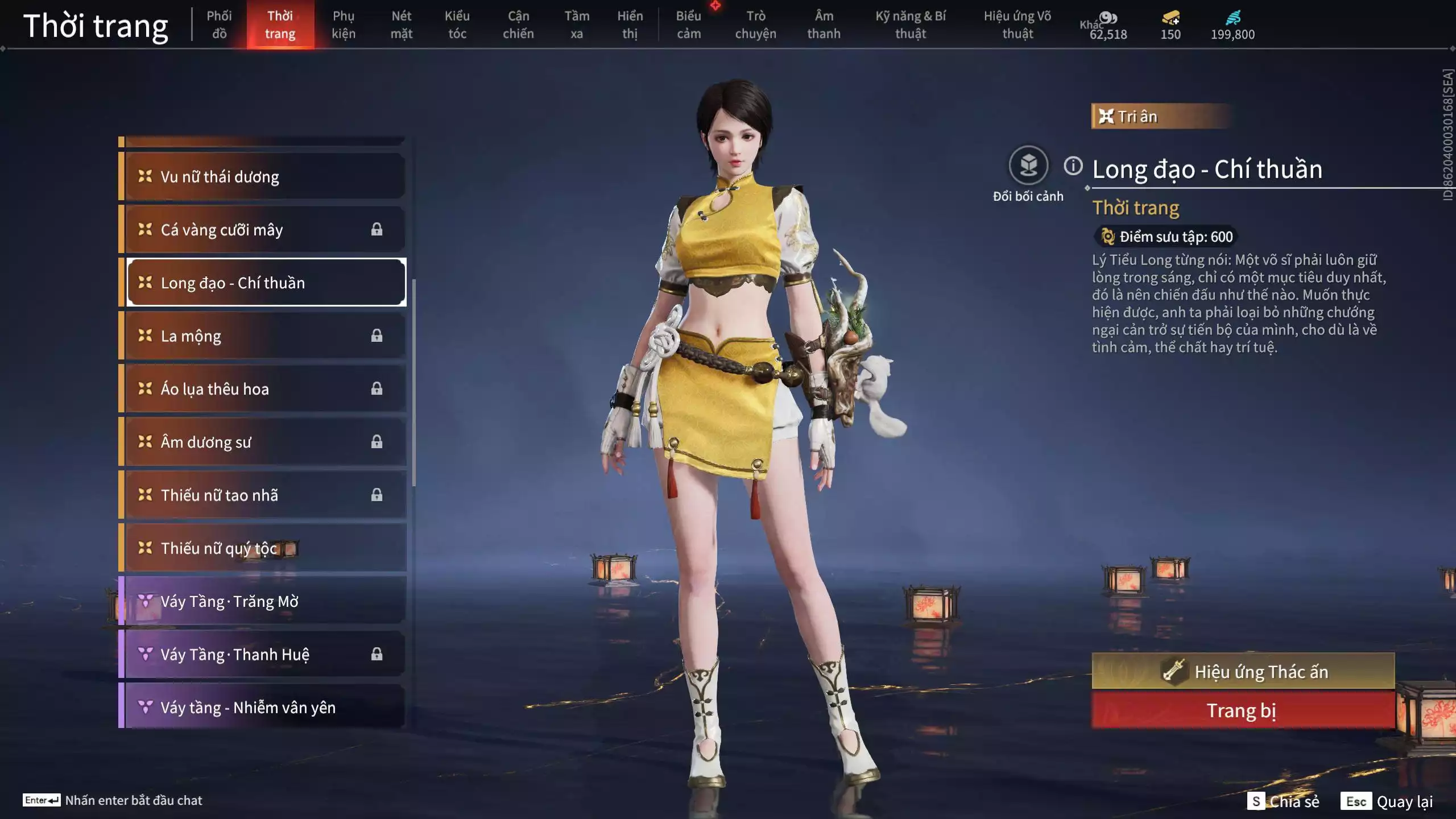Pick Váy tầng - Nhiễm vân yên outfit
Image resolution: width=1456 pixels, height=819 pixels.
264,707
